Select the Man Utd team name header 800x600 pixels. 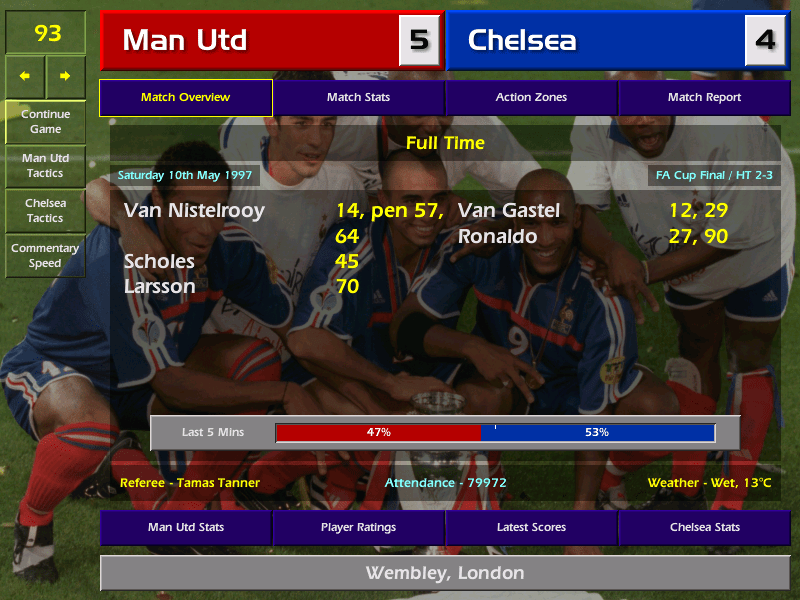coord(250,40)
